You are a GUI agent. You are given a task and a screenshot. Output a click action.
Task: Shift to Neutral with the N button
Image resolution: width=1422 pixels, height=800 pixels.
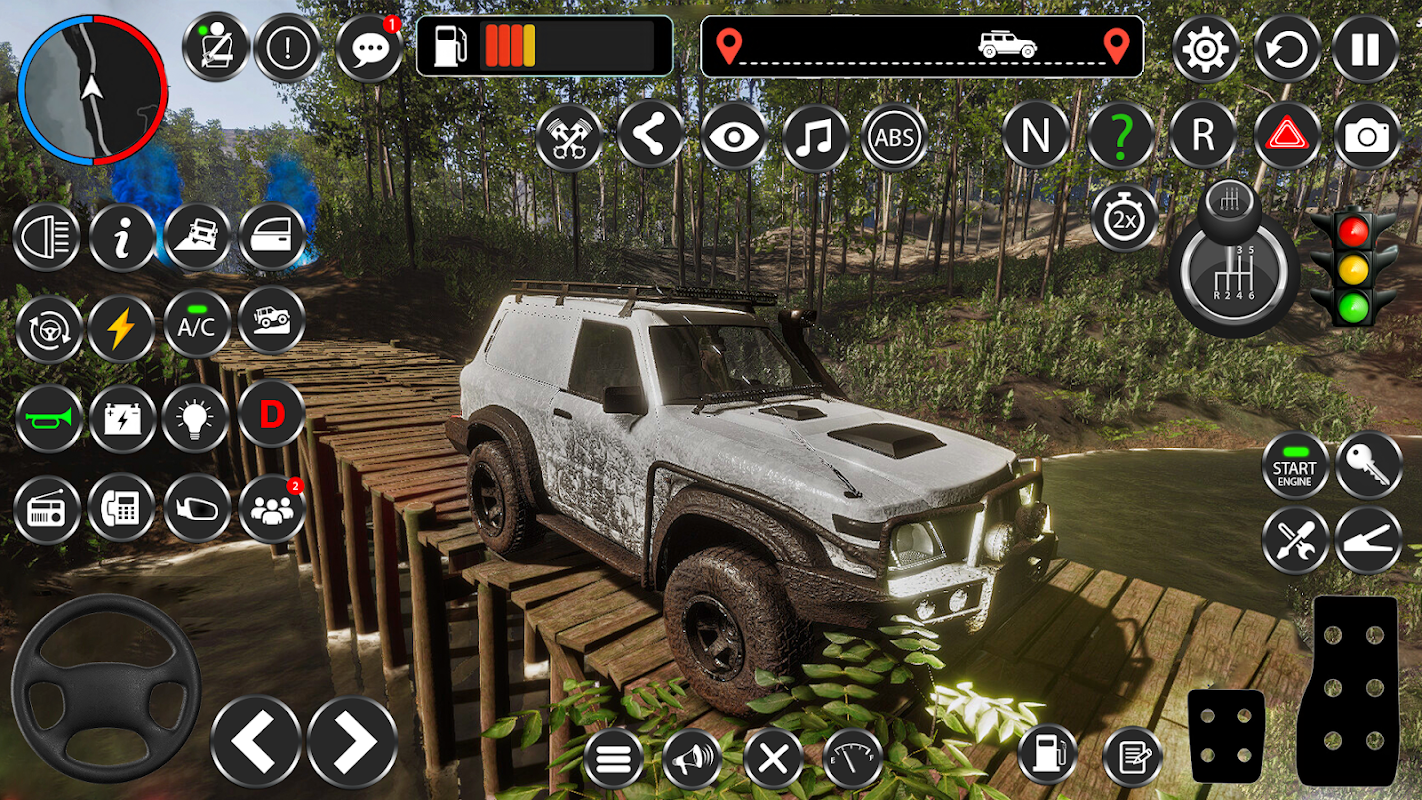[x=1035, y=136]
